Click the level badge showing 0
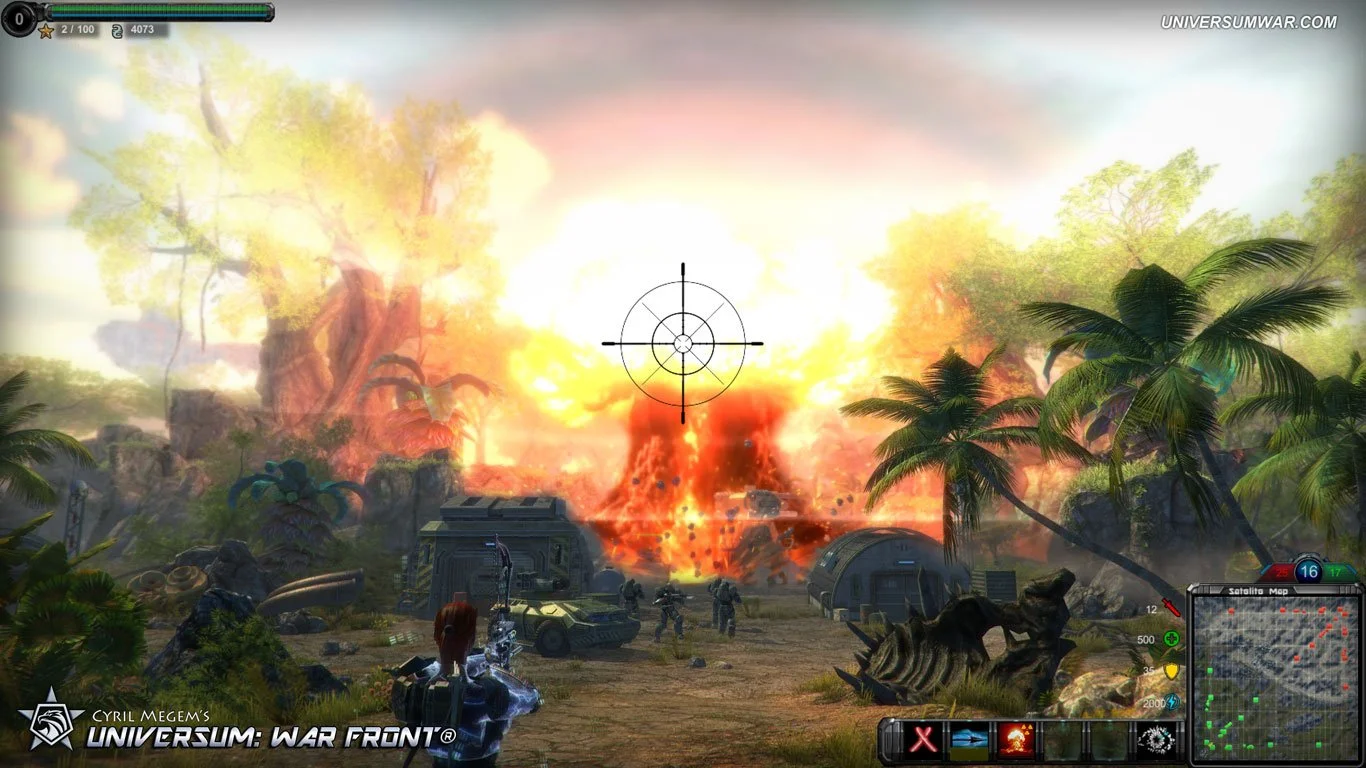Screen dimensions: 1366x768 click(19, 17)
